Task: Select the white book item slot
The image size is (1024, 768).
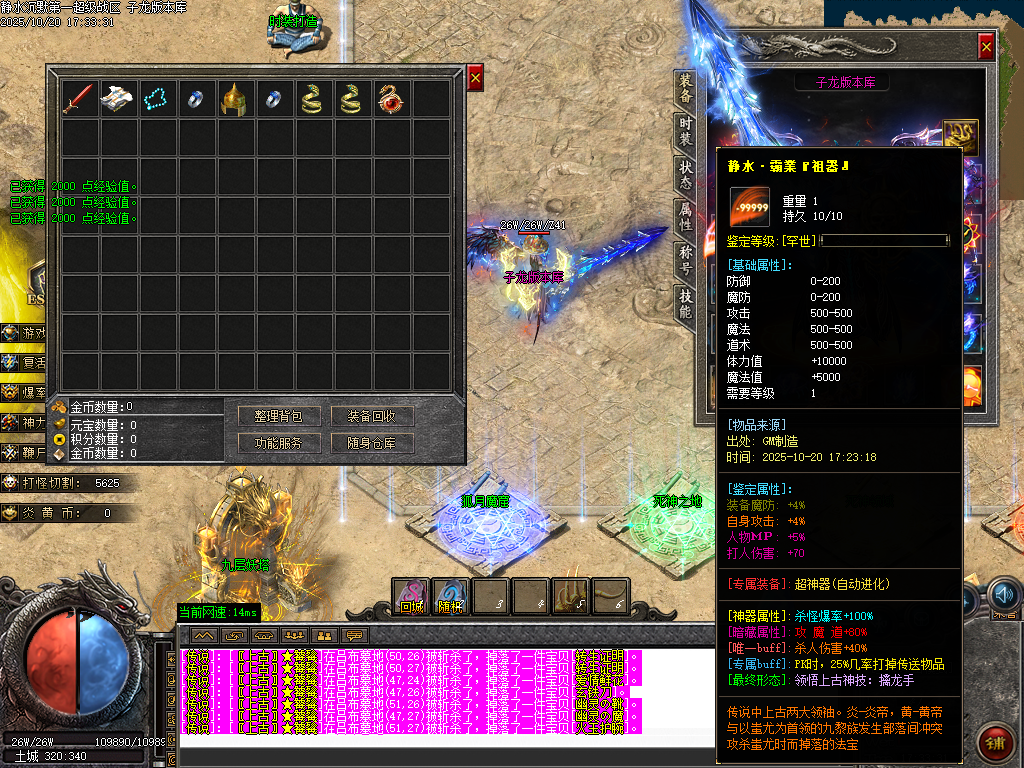Action: [x=118, y=98]
